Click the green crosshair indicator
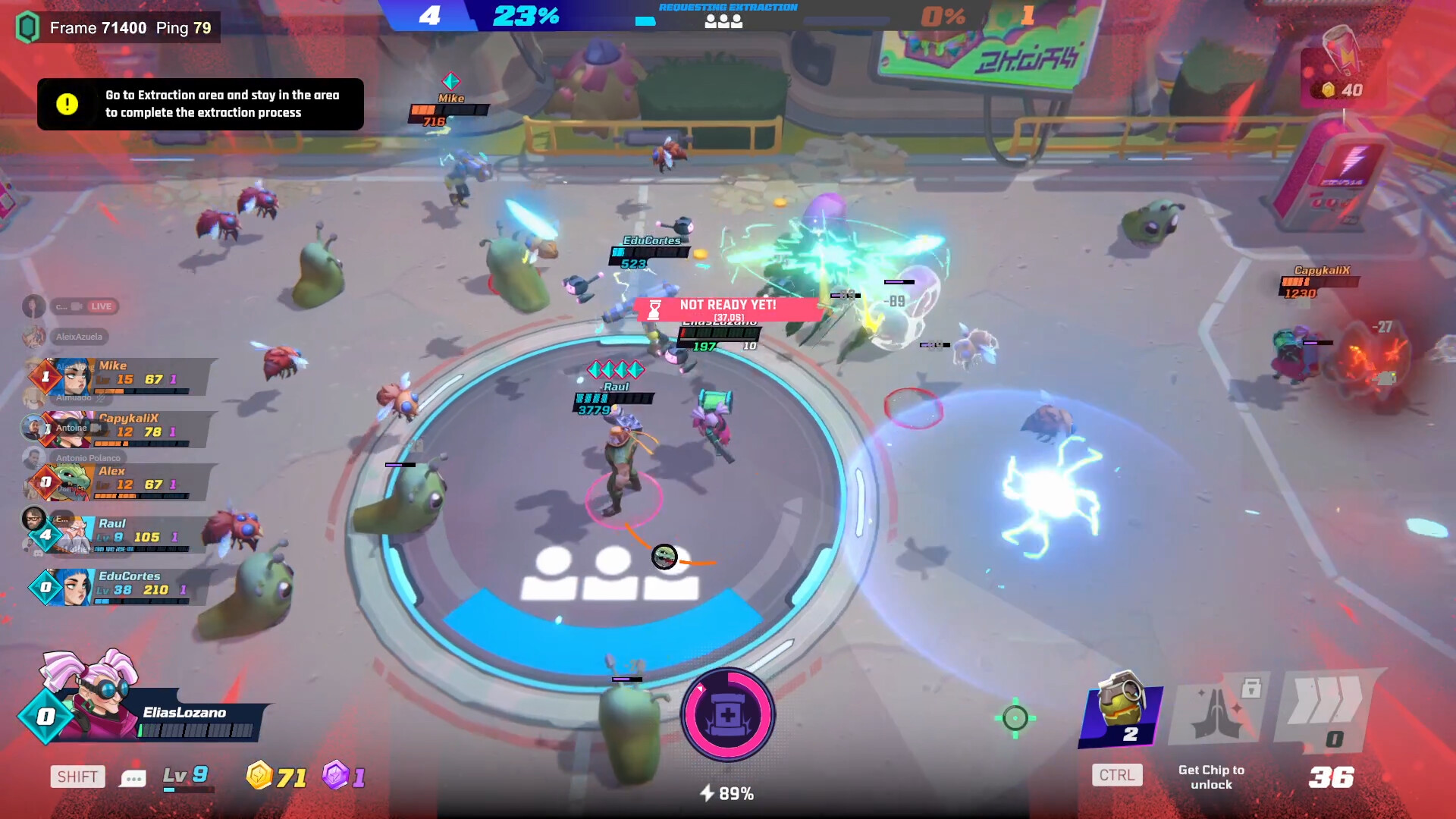The height and width of the screenshot is (819, 1456). (1016, 717)
